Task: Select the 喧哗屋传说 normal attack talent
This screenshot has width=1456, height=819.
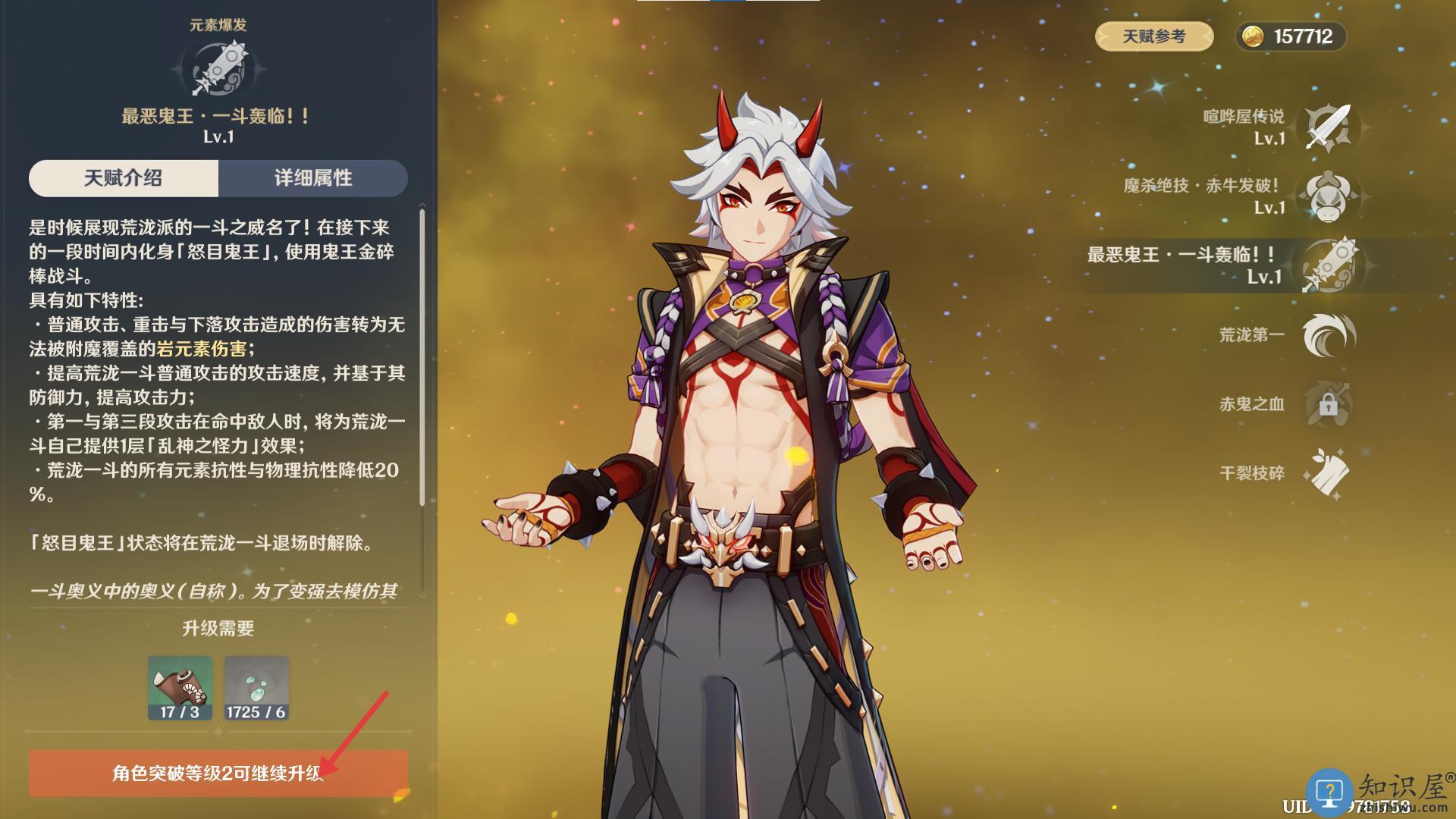Action: click(x=1327, y=127)
